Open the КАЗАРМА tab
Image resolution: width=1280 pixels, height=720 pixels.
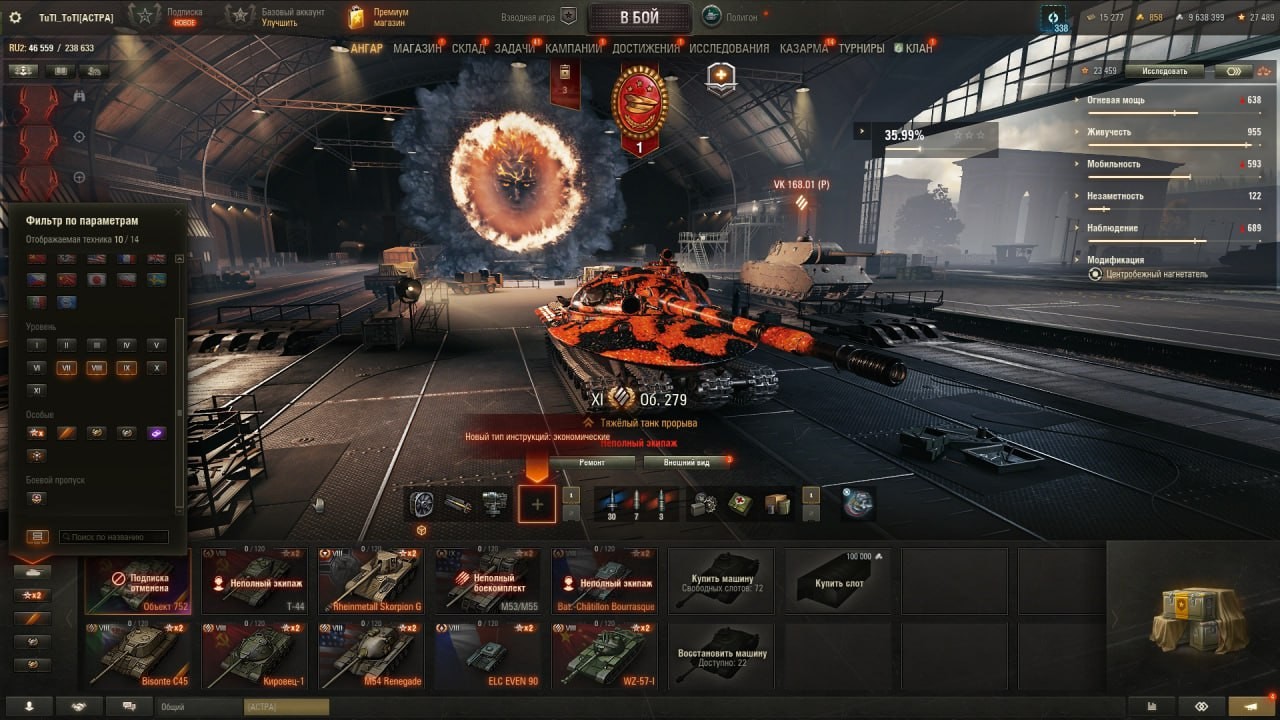click(803, 48)
